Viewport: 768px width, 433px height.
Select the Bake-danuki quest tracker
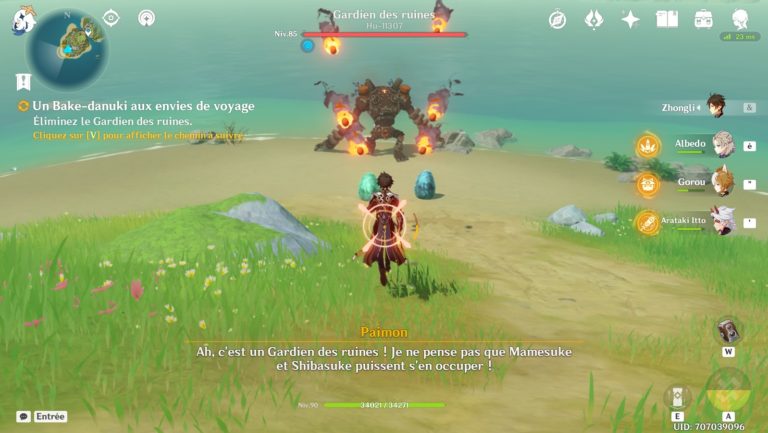(x=143, y=105)
